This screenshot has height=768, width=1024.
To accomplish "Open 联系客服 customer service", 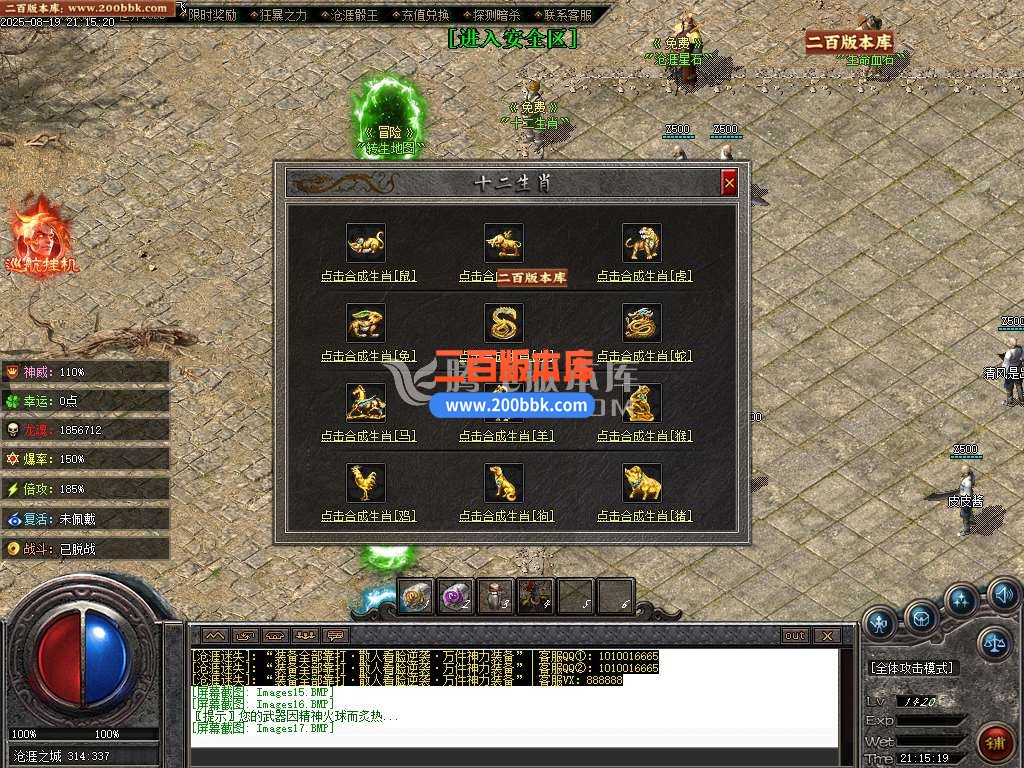I will (567, 15).
